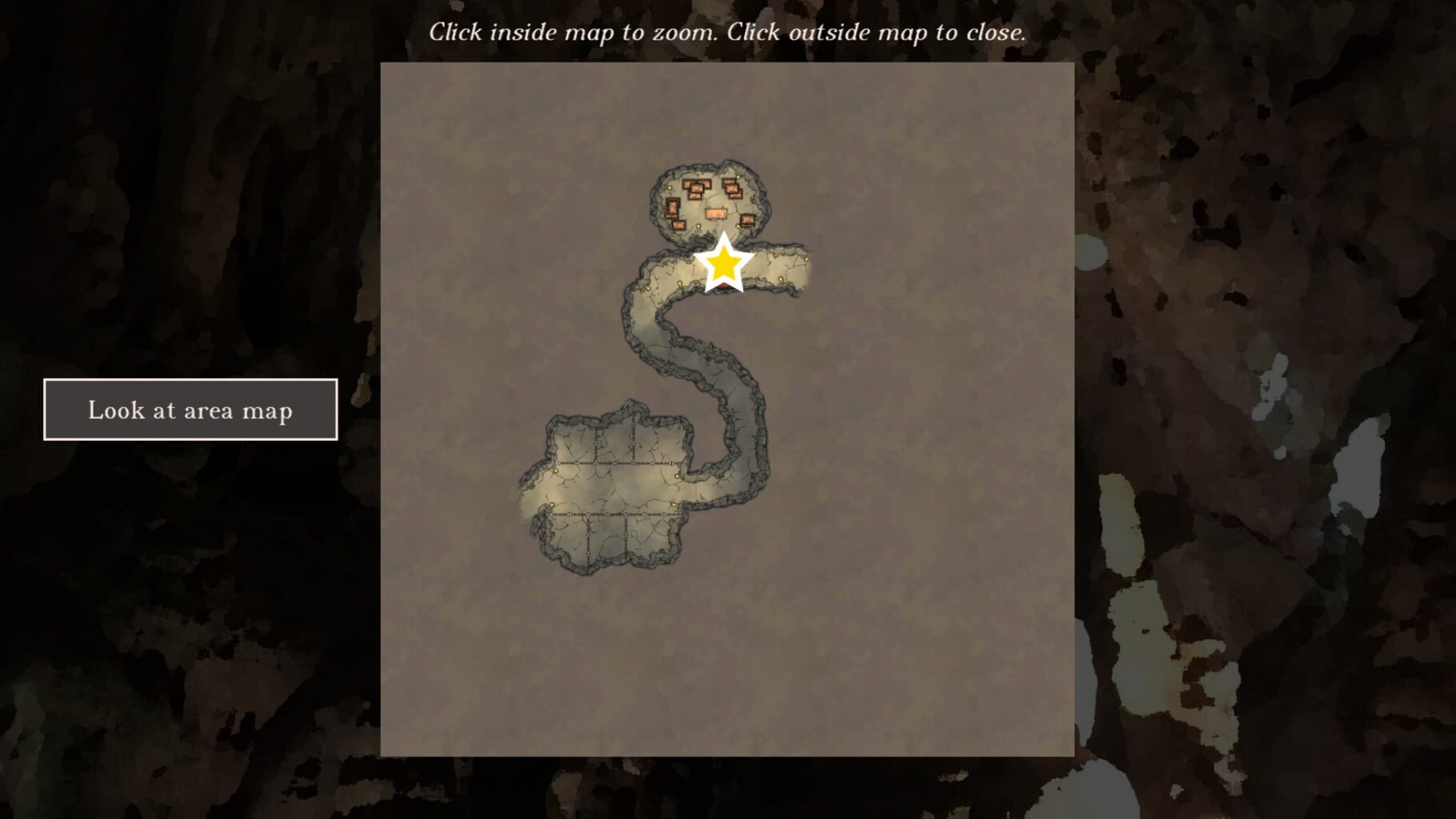Image resolution: width=1456 pixels, height=819 pixels.
Task: Click the village cavern at the top of the map
Action: tap(712, 200)
